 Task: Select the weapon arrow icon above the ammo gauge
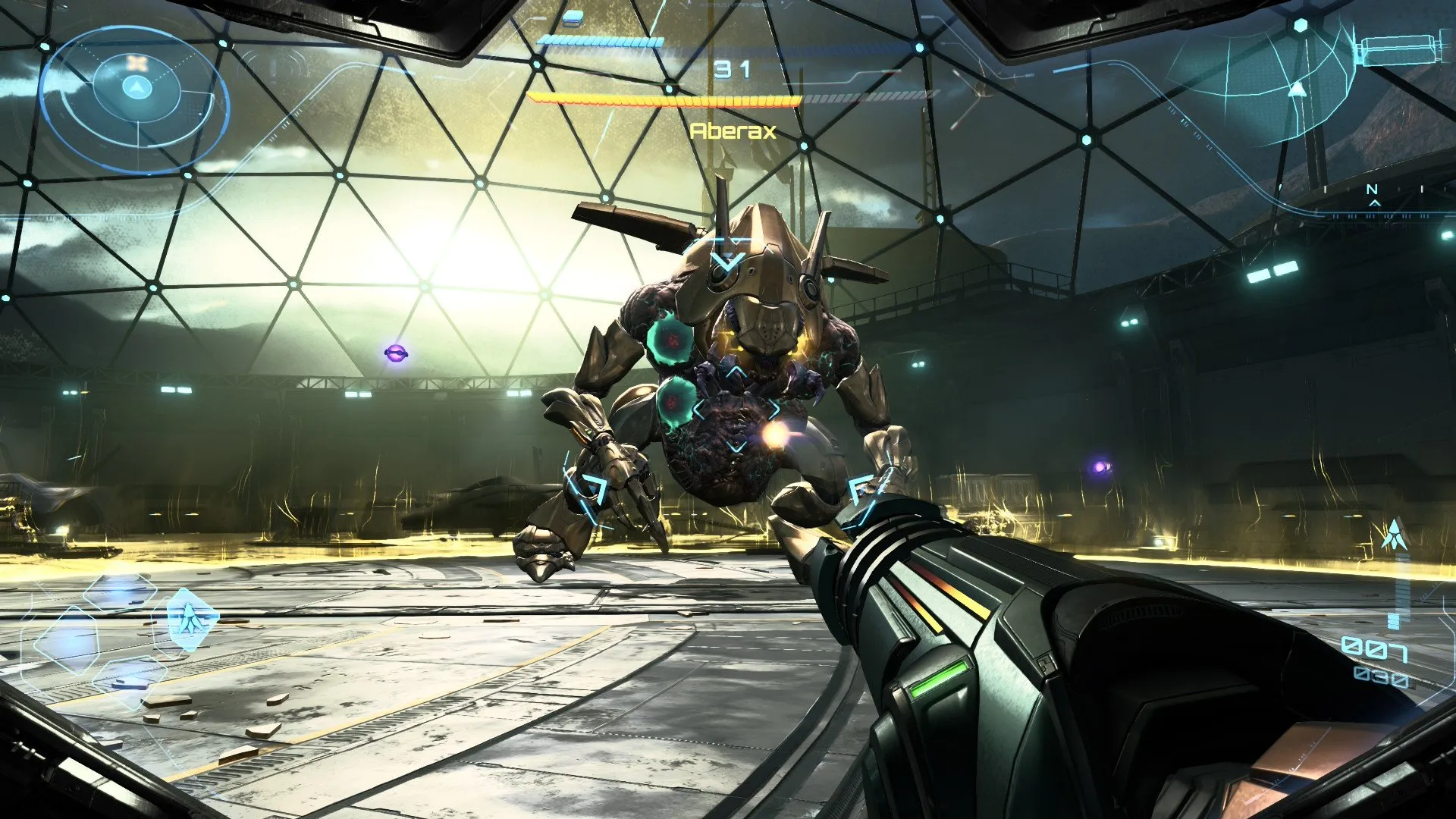[x=1396, y=535]
